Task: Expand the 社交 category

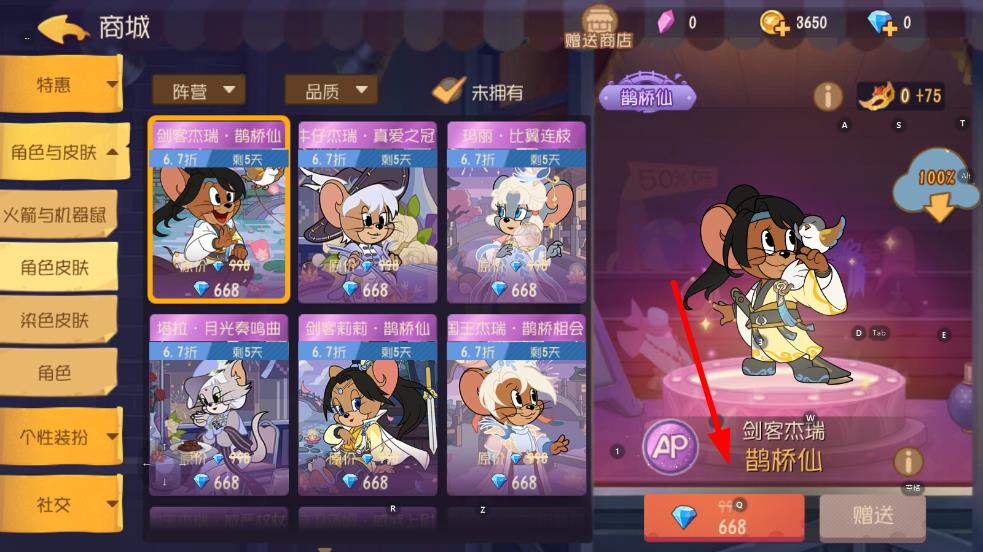Action: 62,505
